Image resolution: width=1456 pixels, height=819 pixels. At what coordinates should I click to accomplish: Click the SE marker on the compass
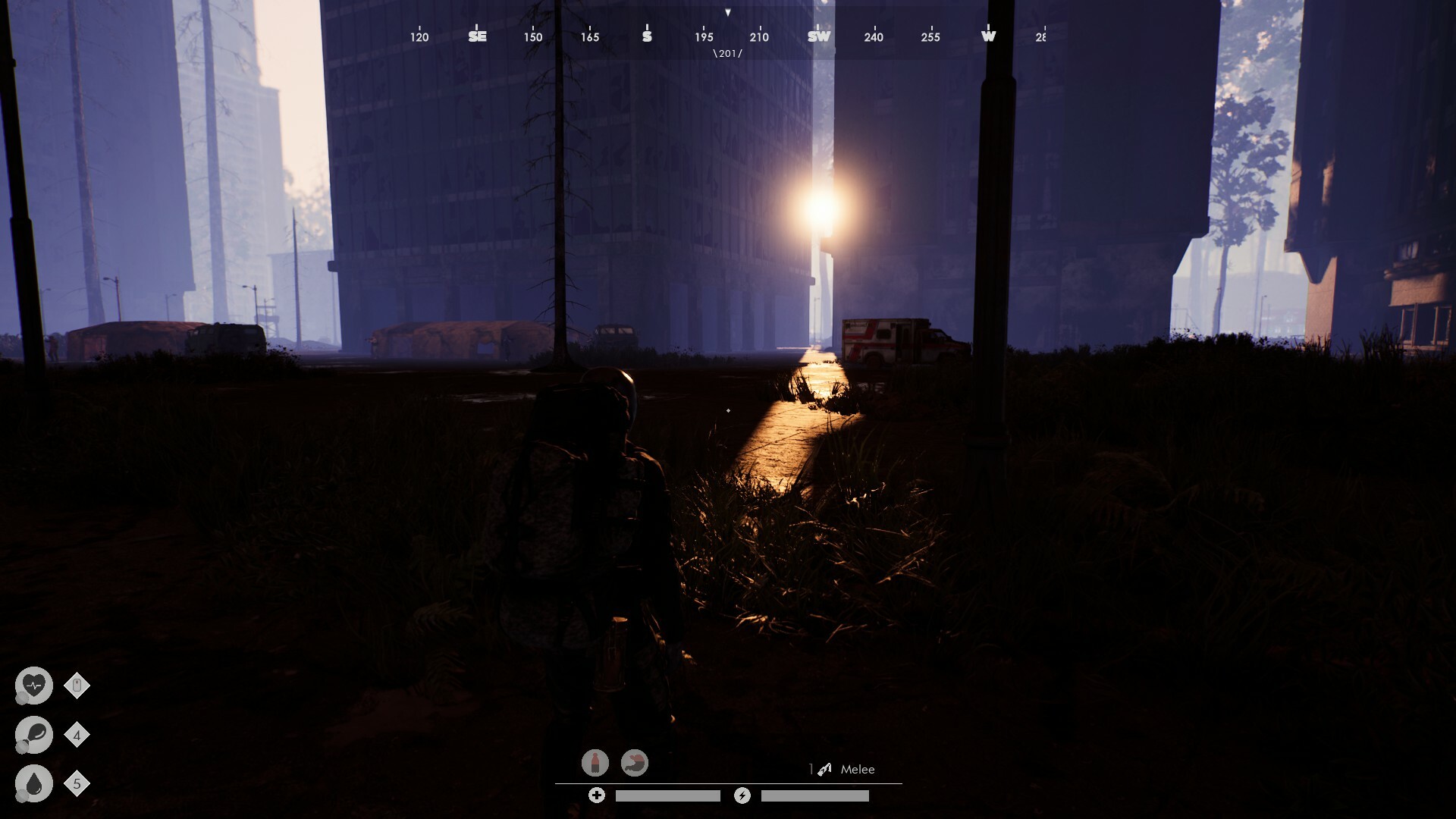click(x=477, y=36)
